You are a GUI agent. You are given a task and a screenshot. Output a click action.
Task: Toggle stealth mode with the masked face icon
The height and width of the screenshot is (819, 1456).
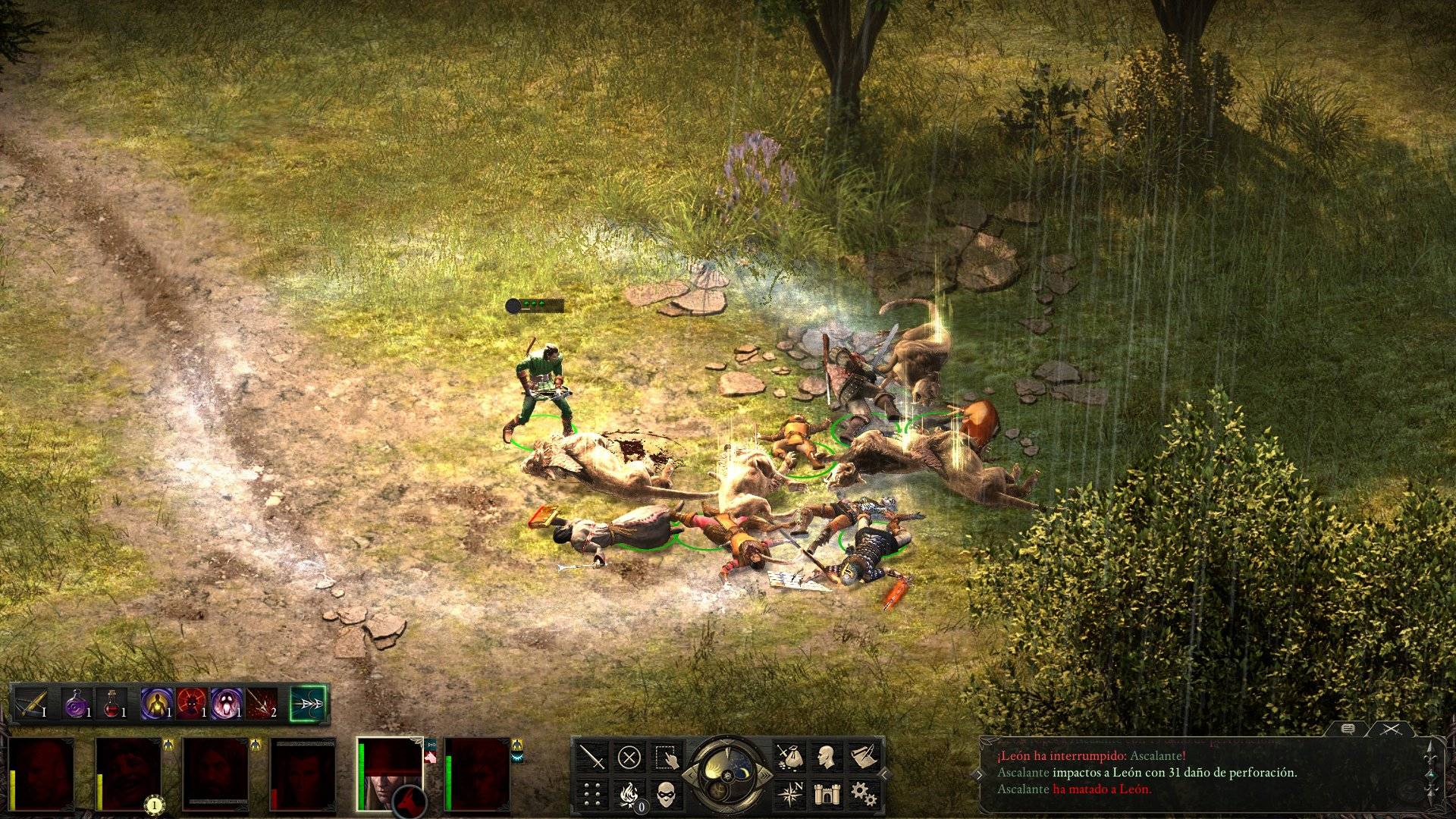point(666,795)
